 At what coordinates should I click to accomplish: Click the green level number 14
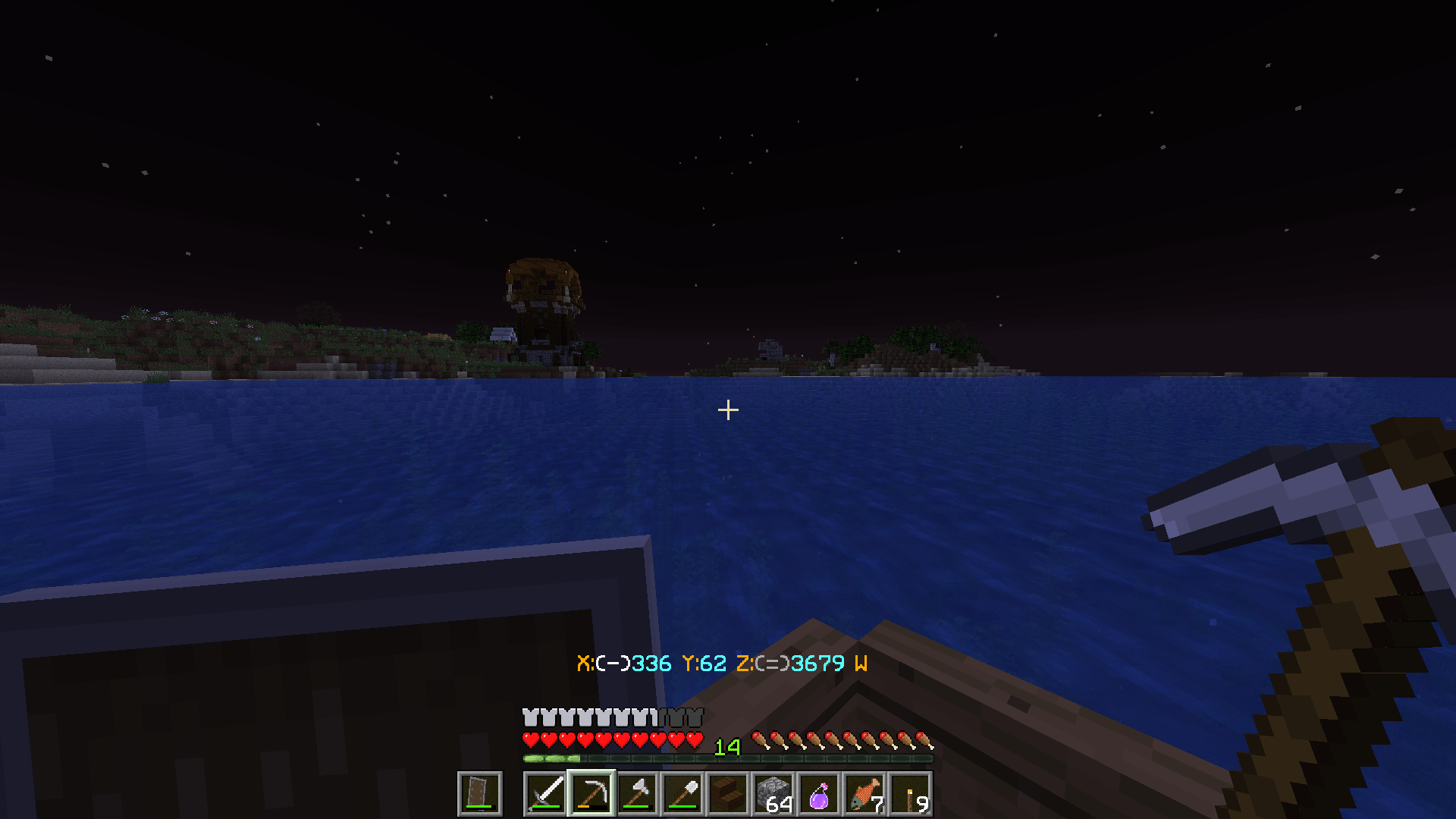coord(729,747)
